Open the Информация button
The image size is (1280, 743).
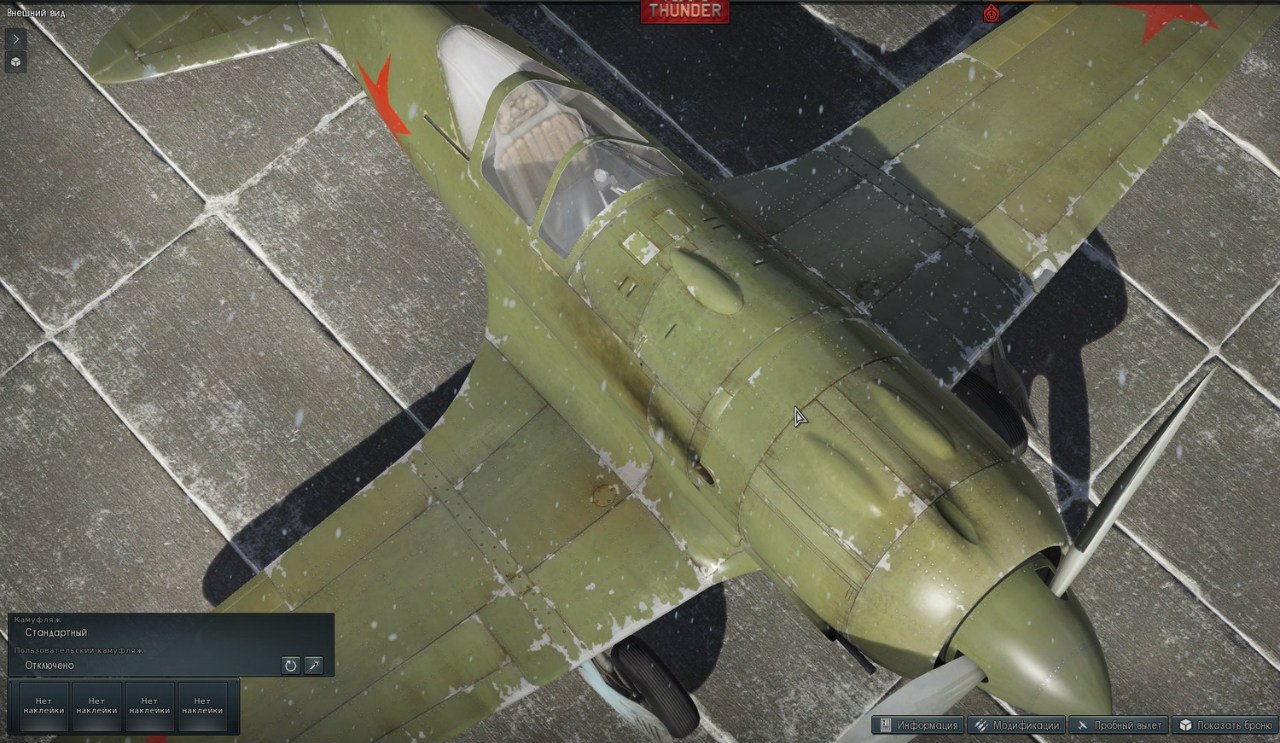[x=917, y=726]
